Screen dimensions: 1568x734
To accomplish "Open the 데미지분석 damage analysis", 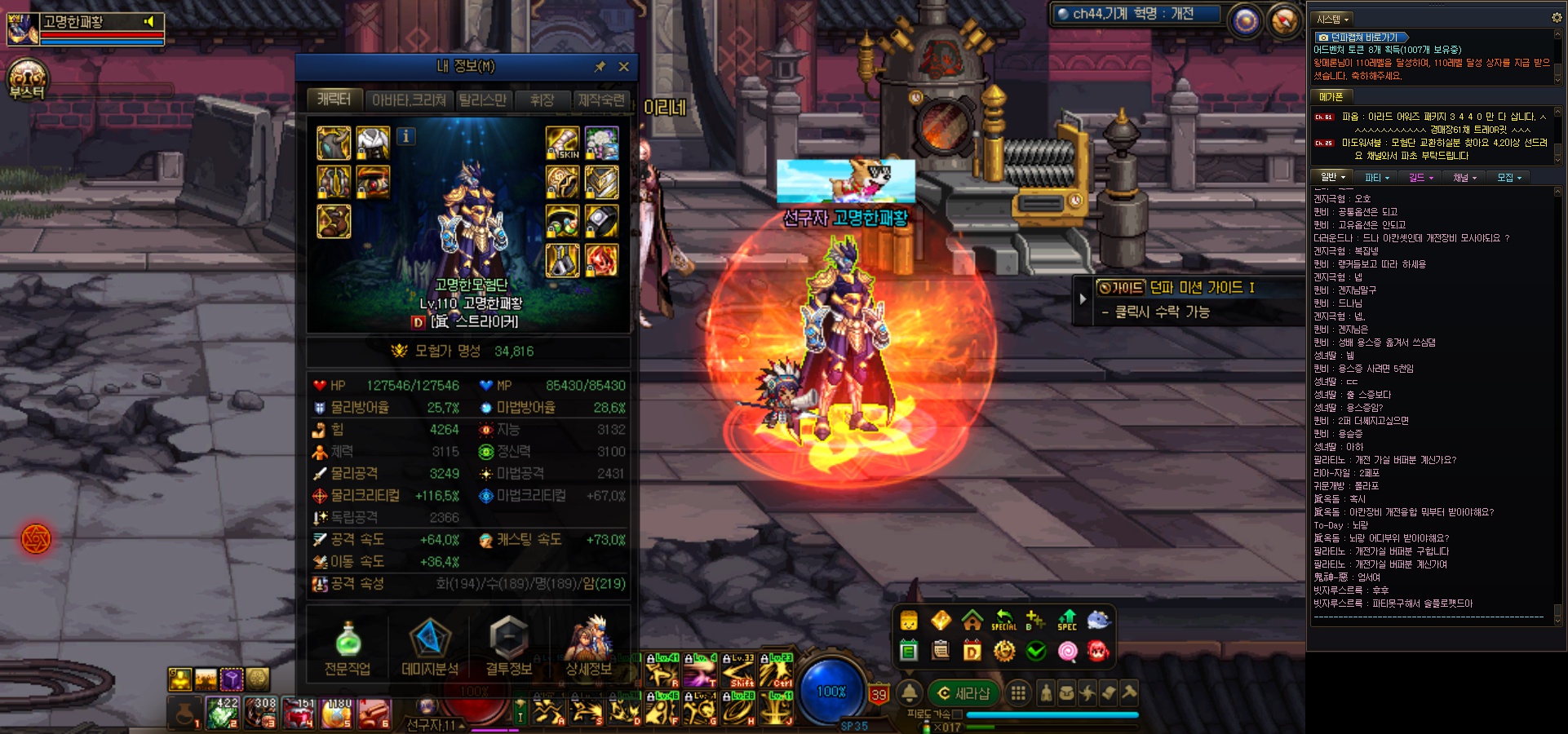I will (x=429, y=649).
